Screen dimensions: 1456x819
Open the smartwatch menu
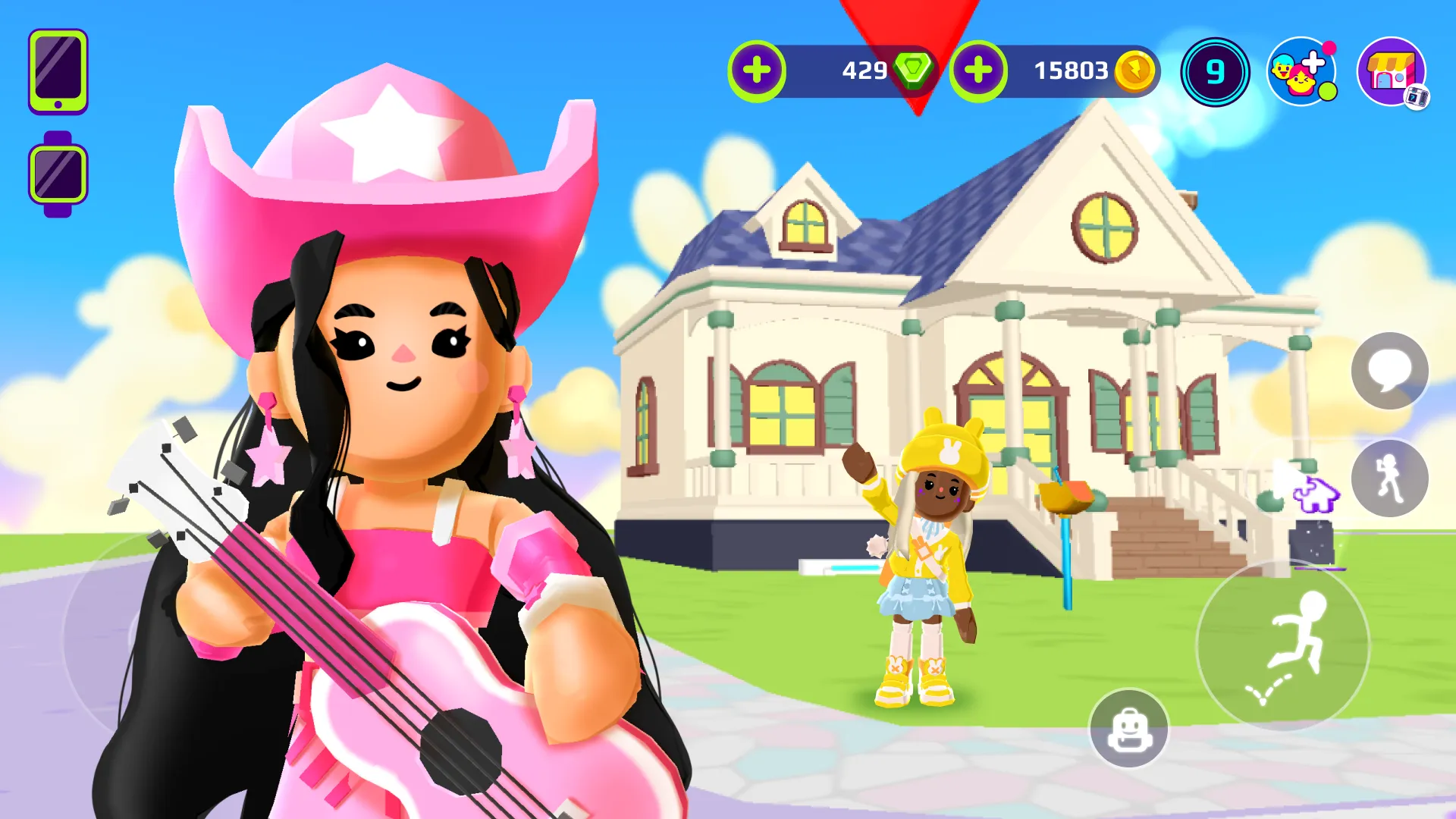pos(56,170)
